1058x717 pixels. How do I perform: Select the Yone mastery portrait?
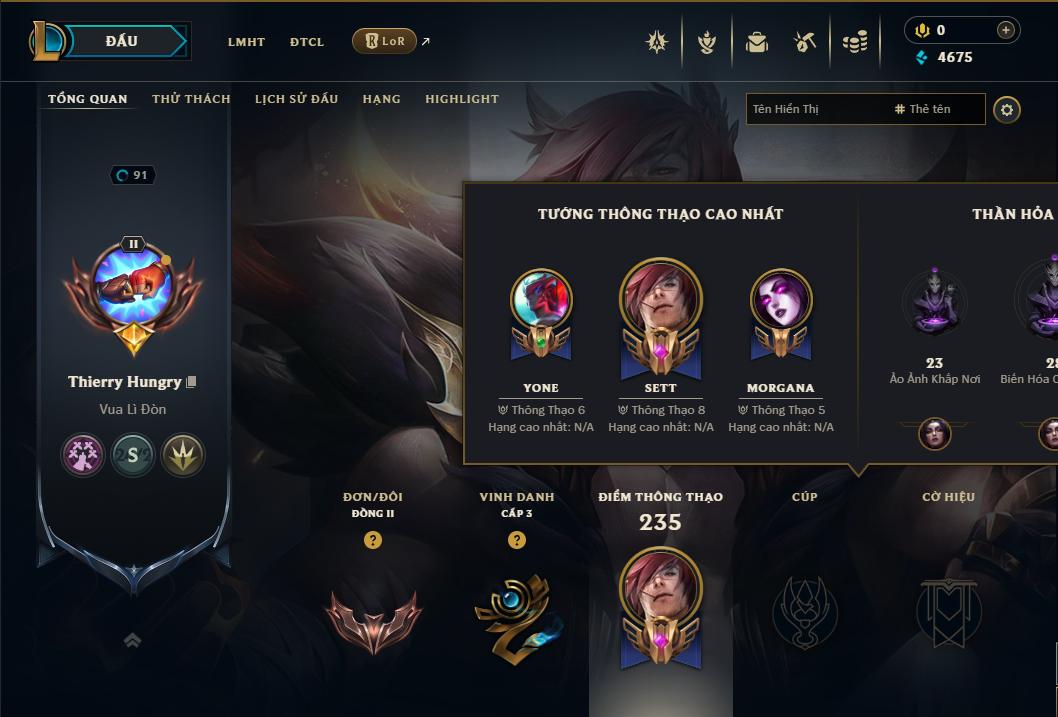[x=541, y=300]
